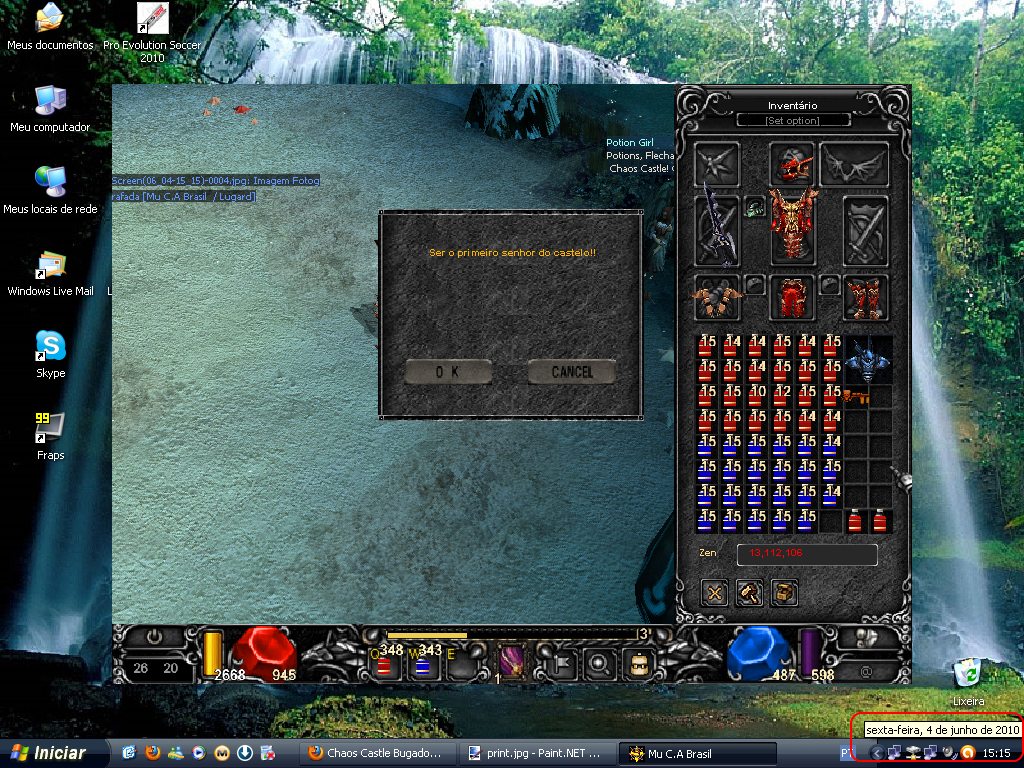Pick the blue armor item in the bag
The width and height of the screenshot is (1024, 768).
tap(867, 360)
